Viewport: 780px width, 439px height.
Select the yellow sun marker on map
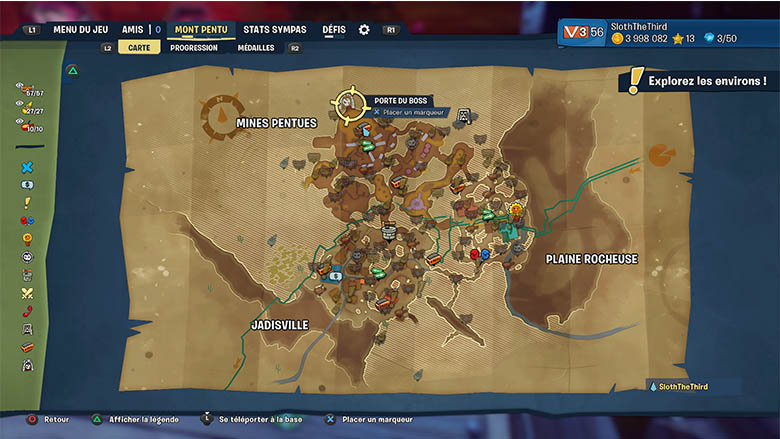pos(516,210)
